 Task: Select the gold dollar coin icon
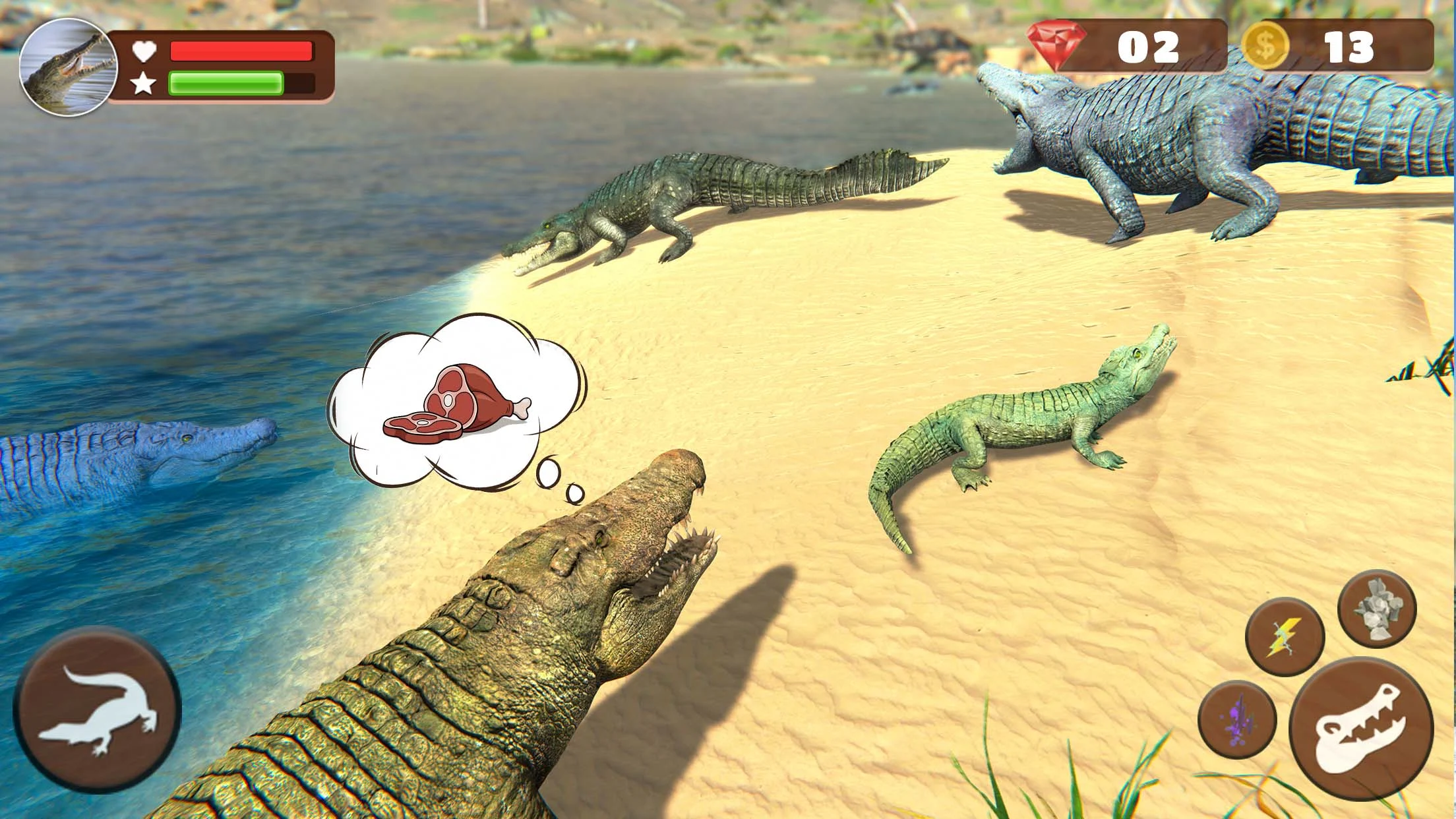[1265, 46]
